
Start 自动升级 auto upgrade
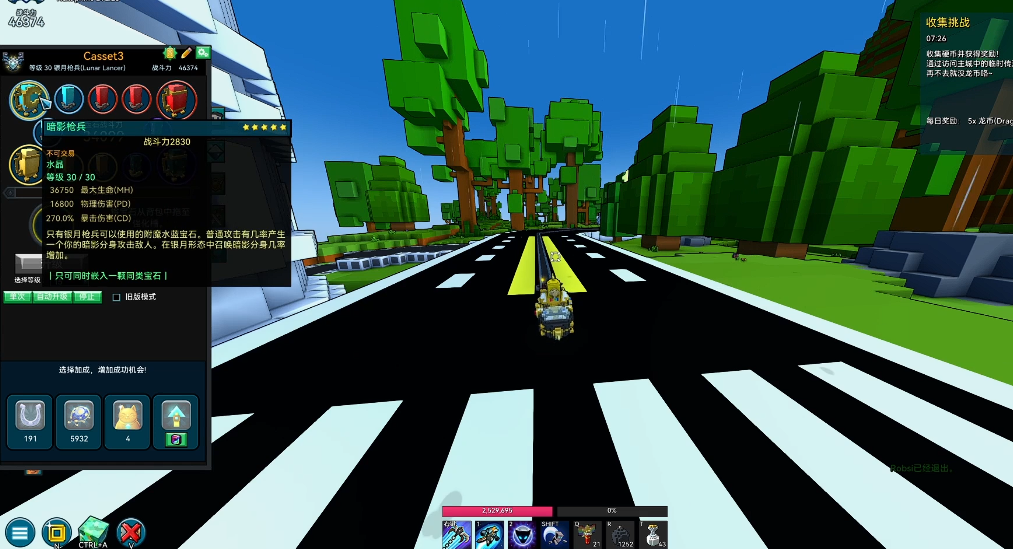click(51, 297)
